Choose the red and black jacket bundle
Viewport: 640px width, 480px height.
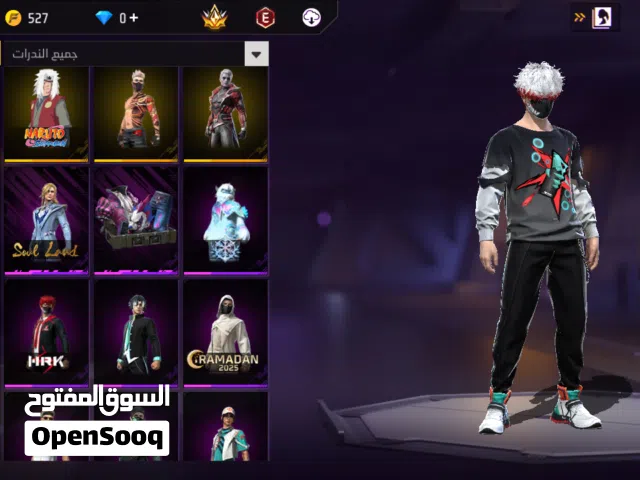click(x=225, y=113)
